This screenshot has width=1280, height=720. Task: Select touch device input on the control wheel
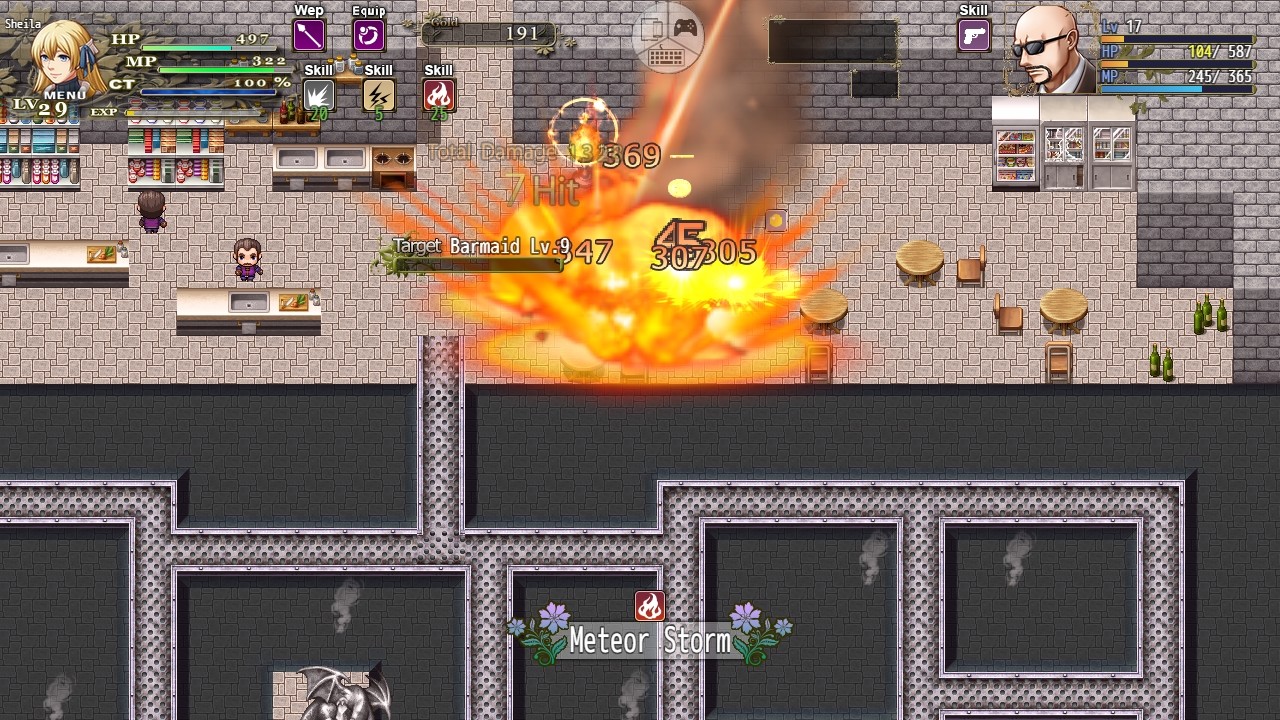click(652, 29)
